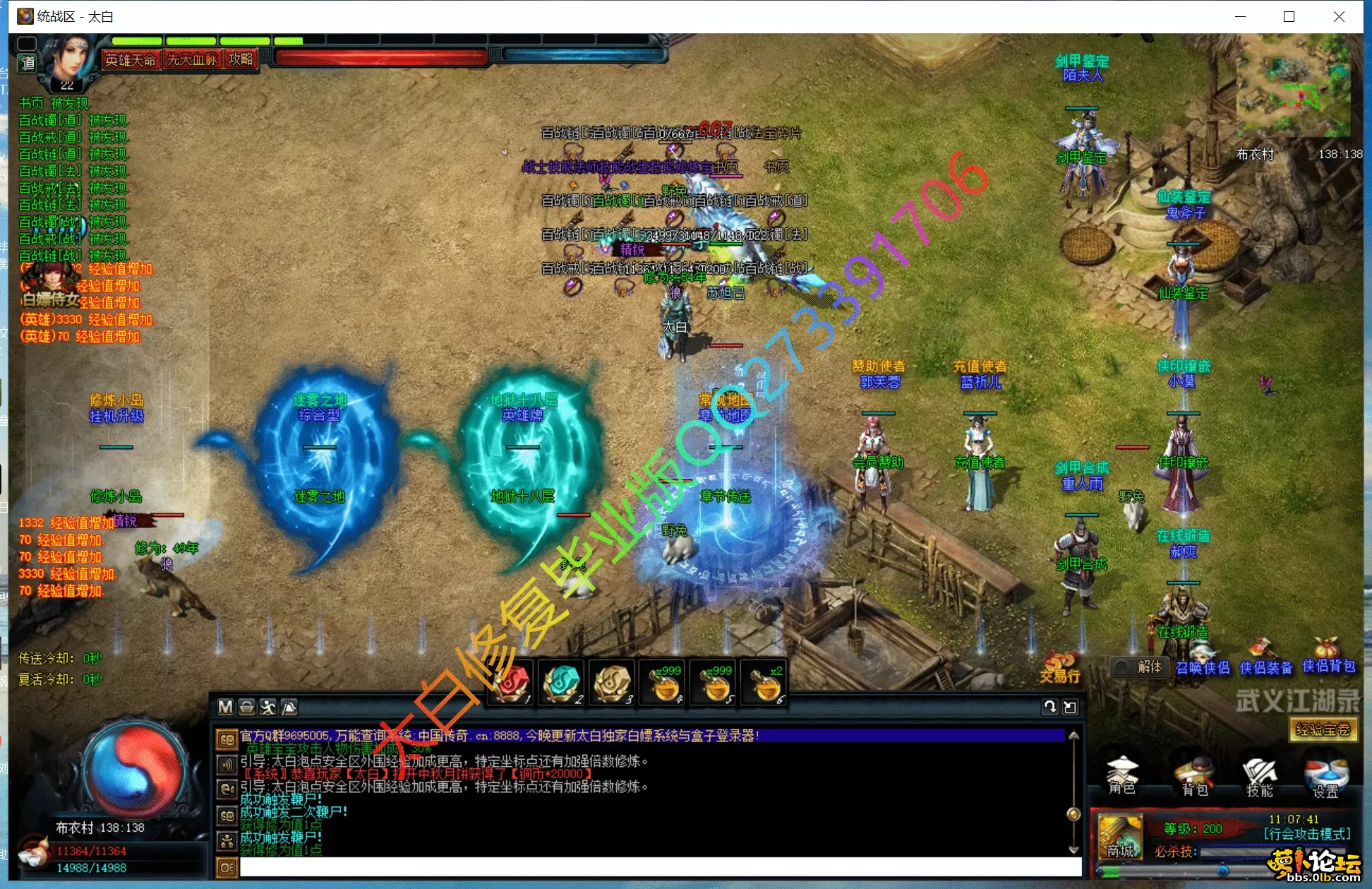
Task: Open the 先天血脉 panel
Action: (191, 60)
